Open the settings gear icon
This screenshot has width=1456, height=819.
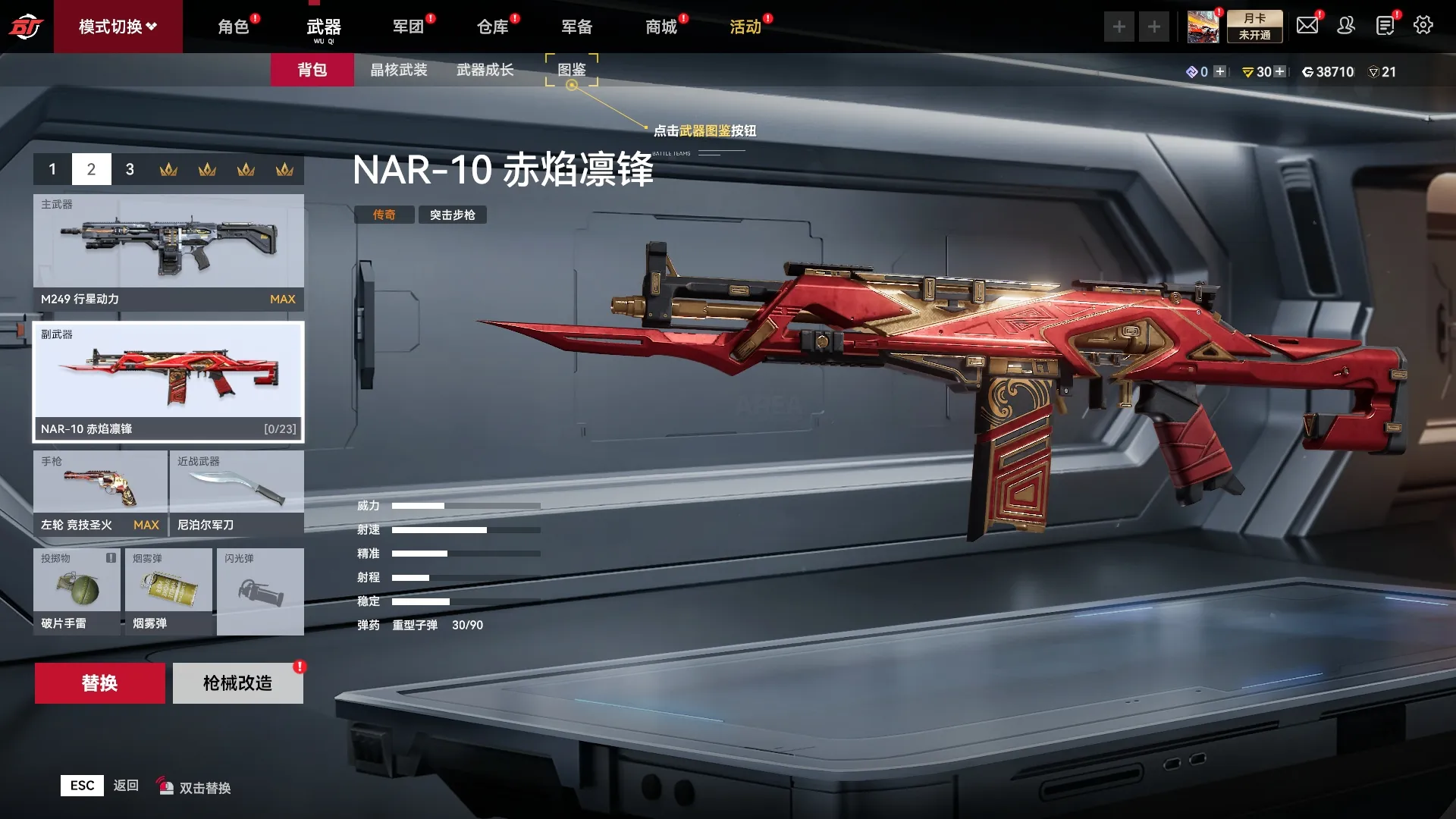[1423, 26]
